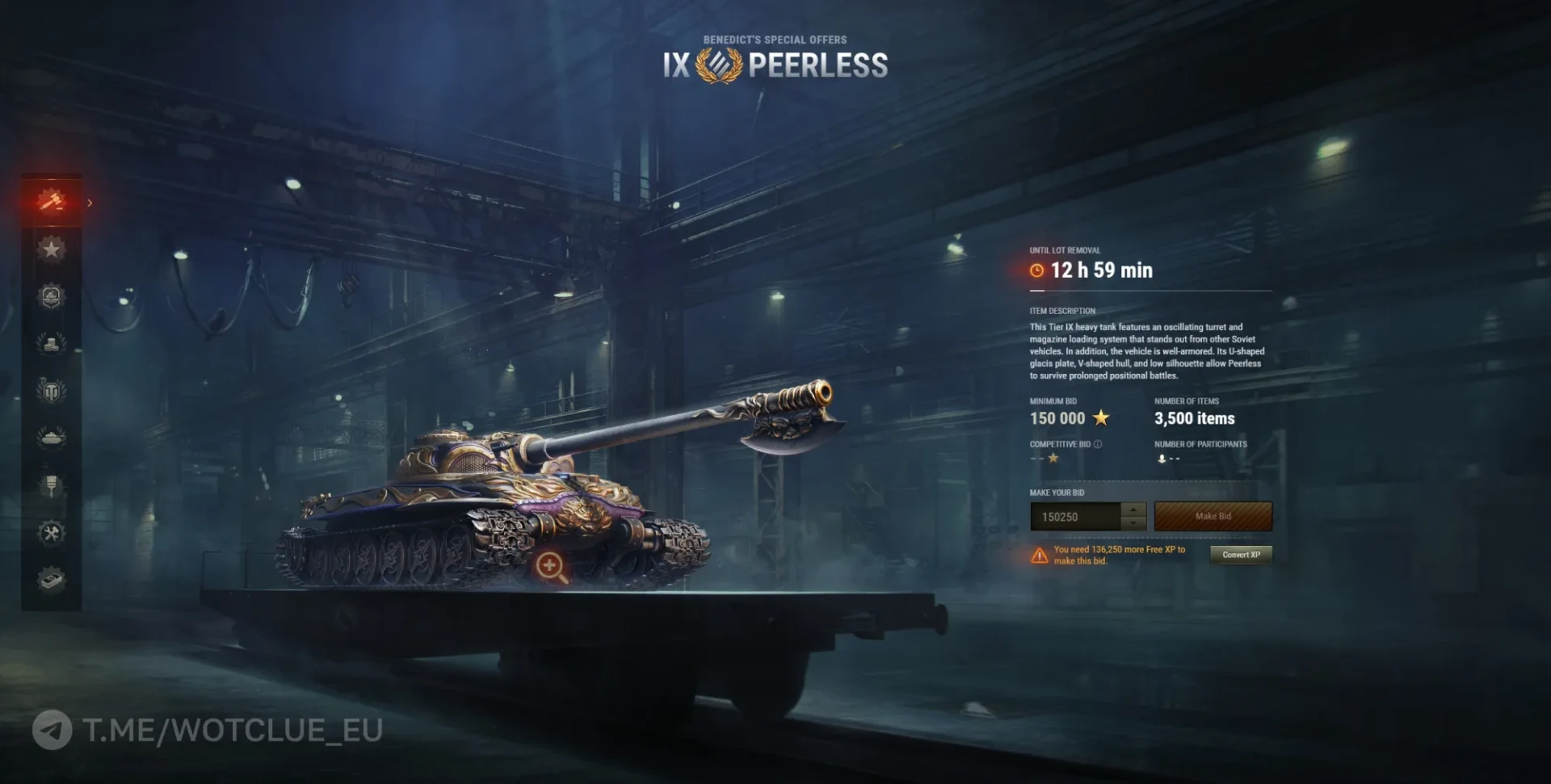
Task: Click the Make Bid button
Action: pyautogui.click(x=1213, y=517)
